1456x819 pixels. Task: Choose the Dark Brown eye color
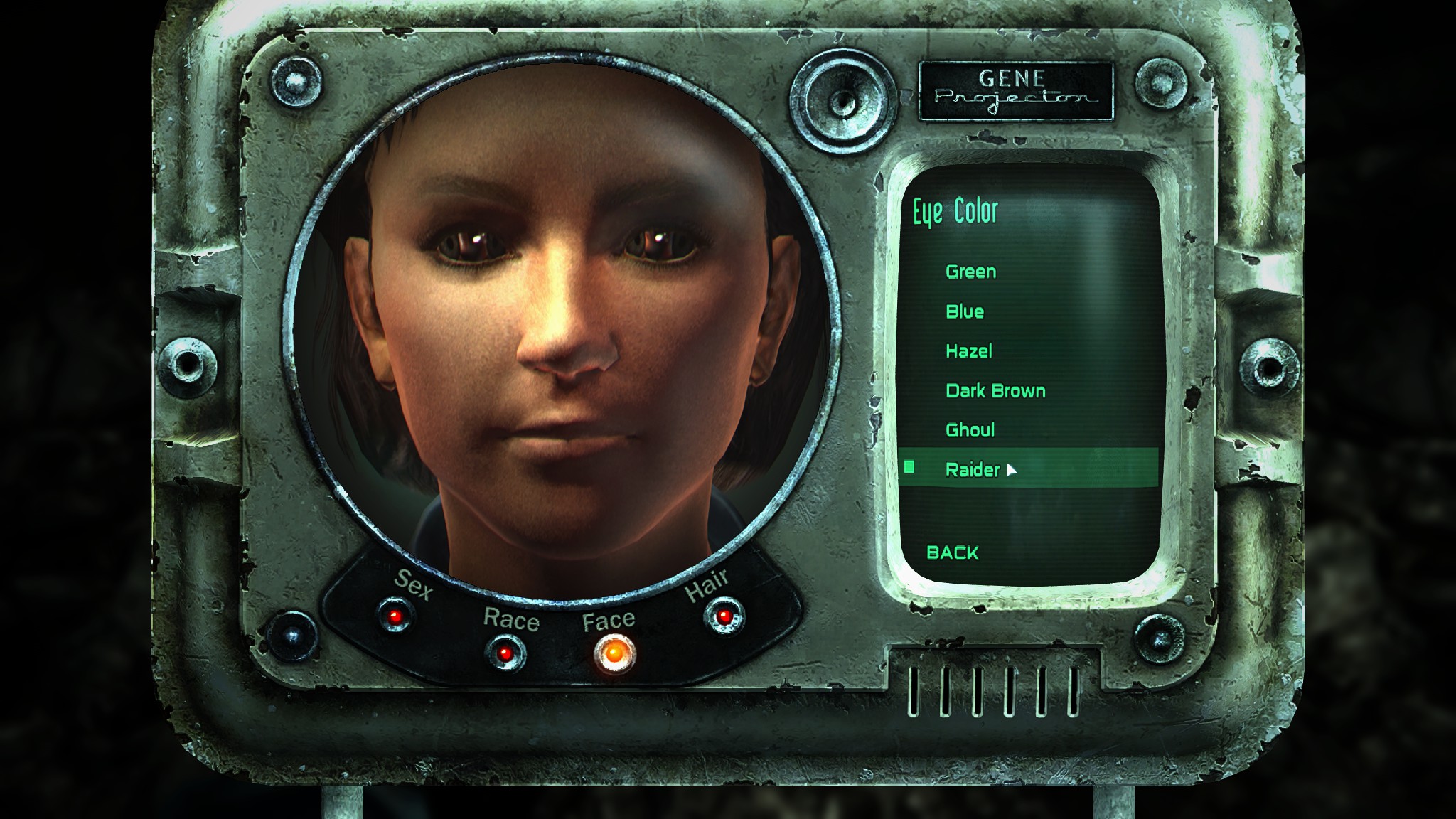coord(995,391)
